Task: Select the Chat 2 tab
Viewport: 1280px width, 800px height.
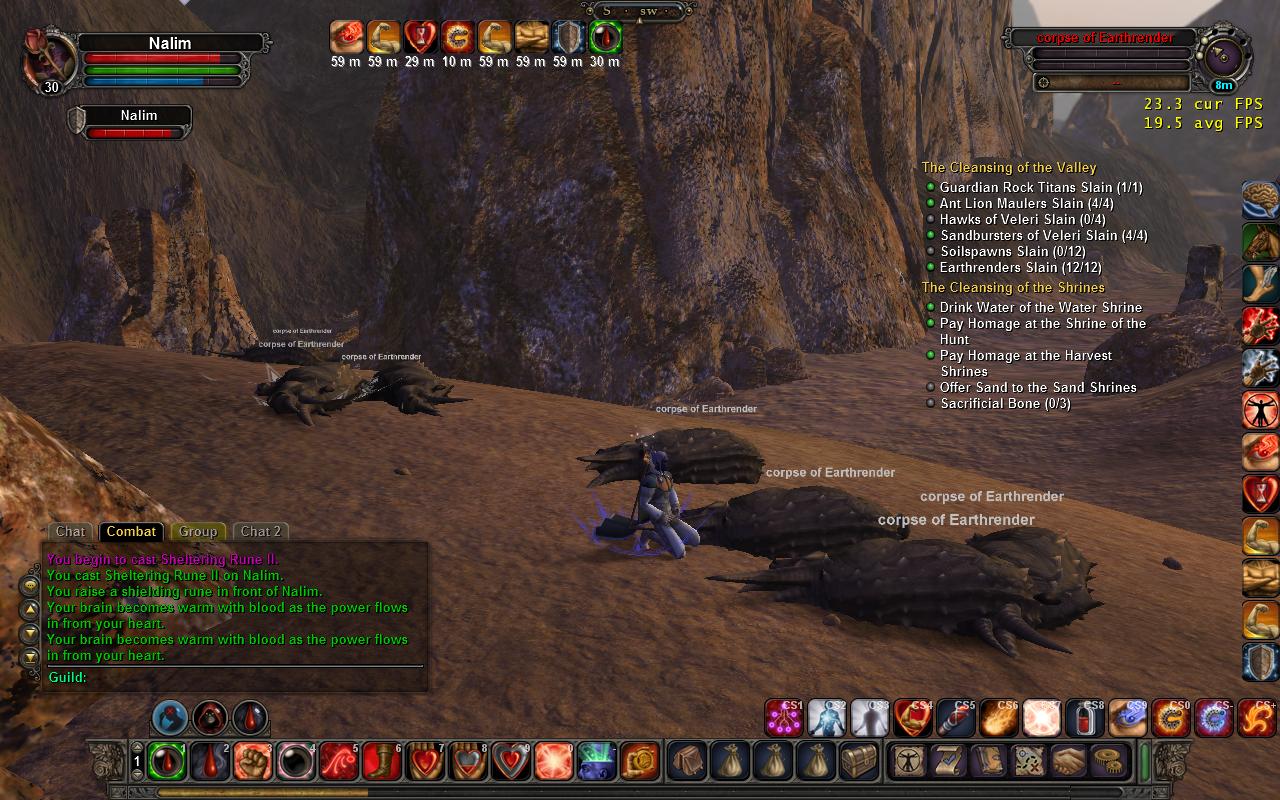Action: pyautogui.click(x=261, y=532)
